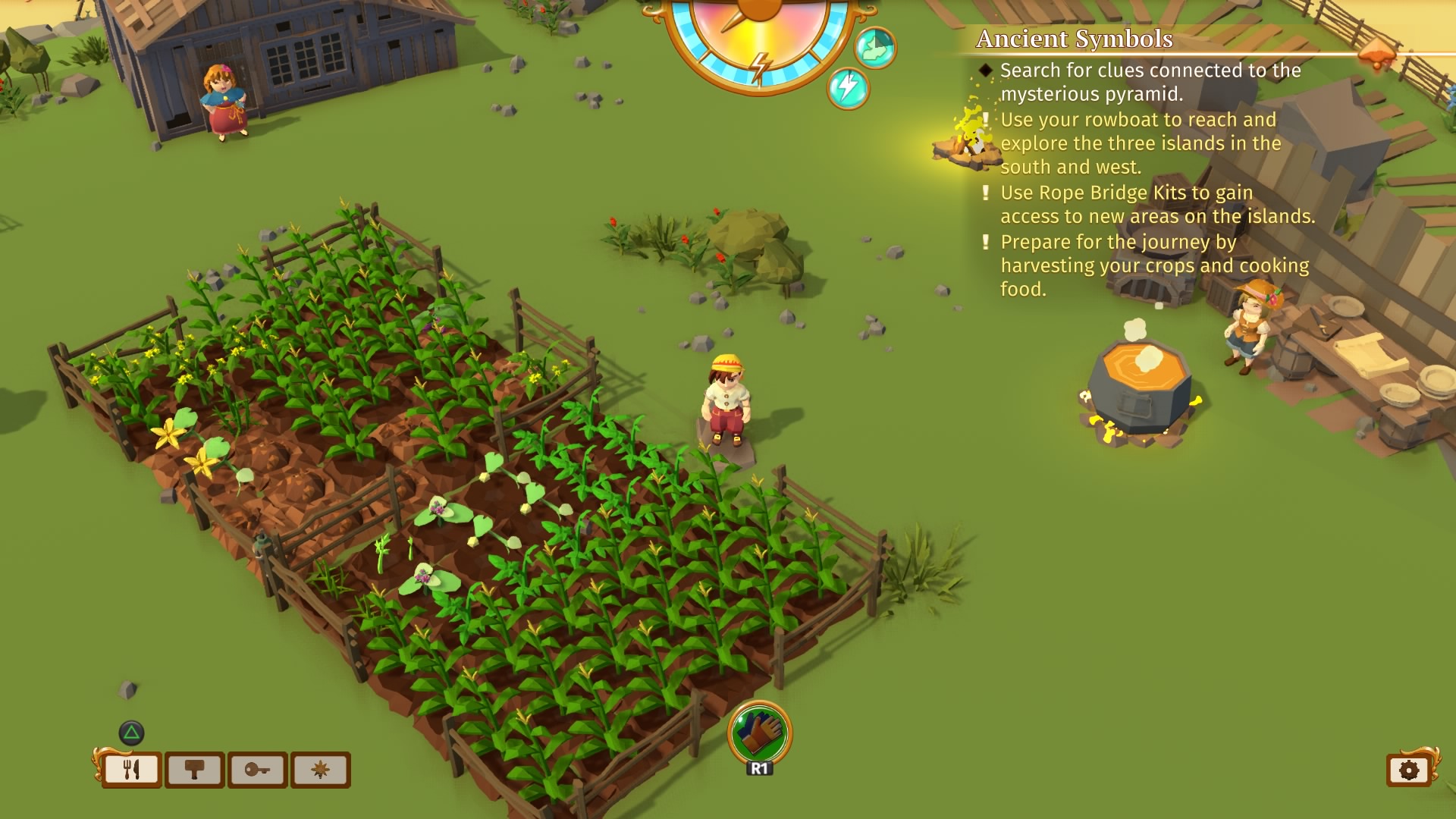The width and height of the screenshot is (1456, 819).
Task: Switch to the hammer tools tab
Action: click(x=194, y=770)
